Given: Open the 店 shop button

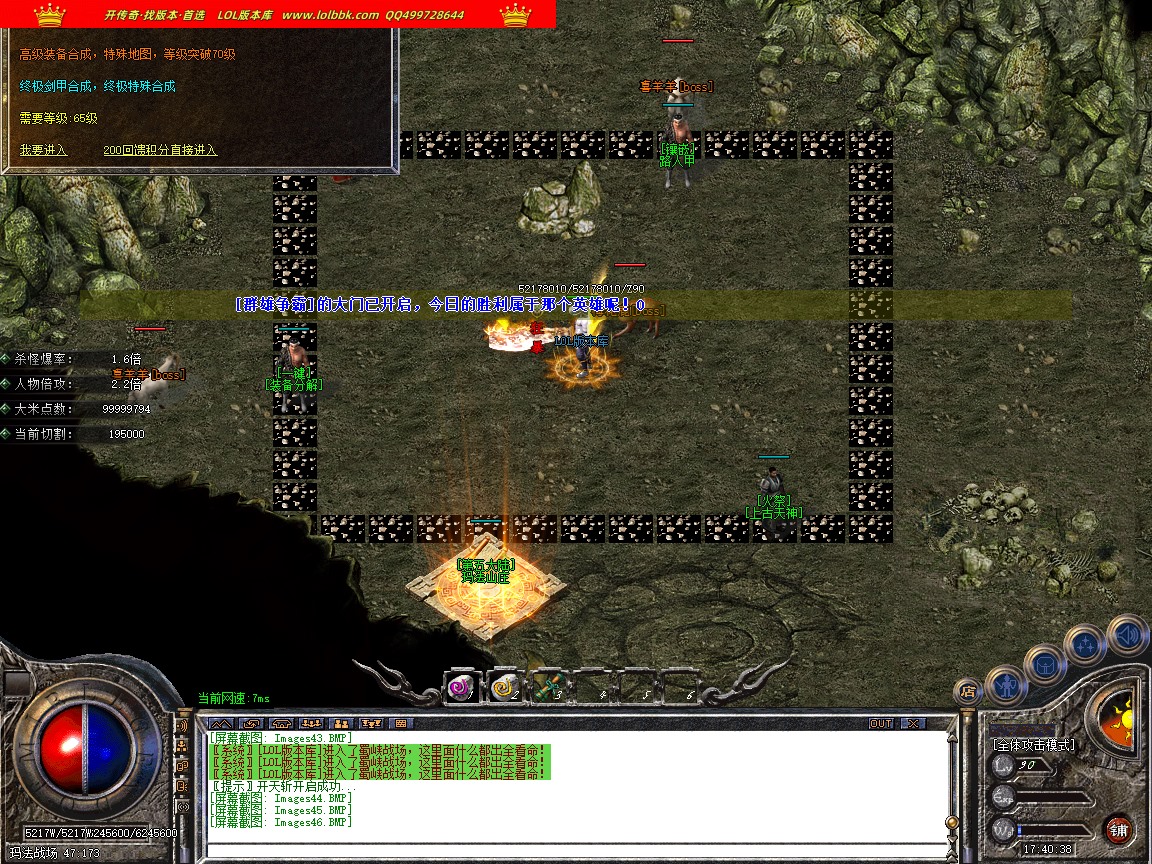Looking at the screenshot, I should 967,690.
